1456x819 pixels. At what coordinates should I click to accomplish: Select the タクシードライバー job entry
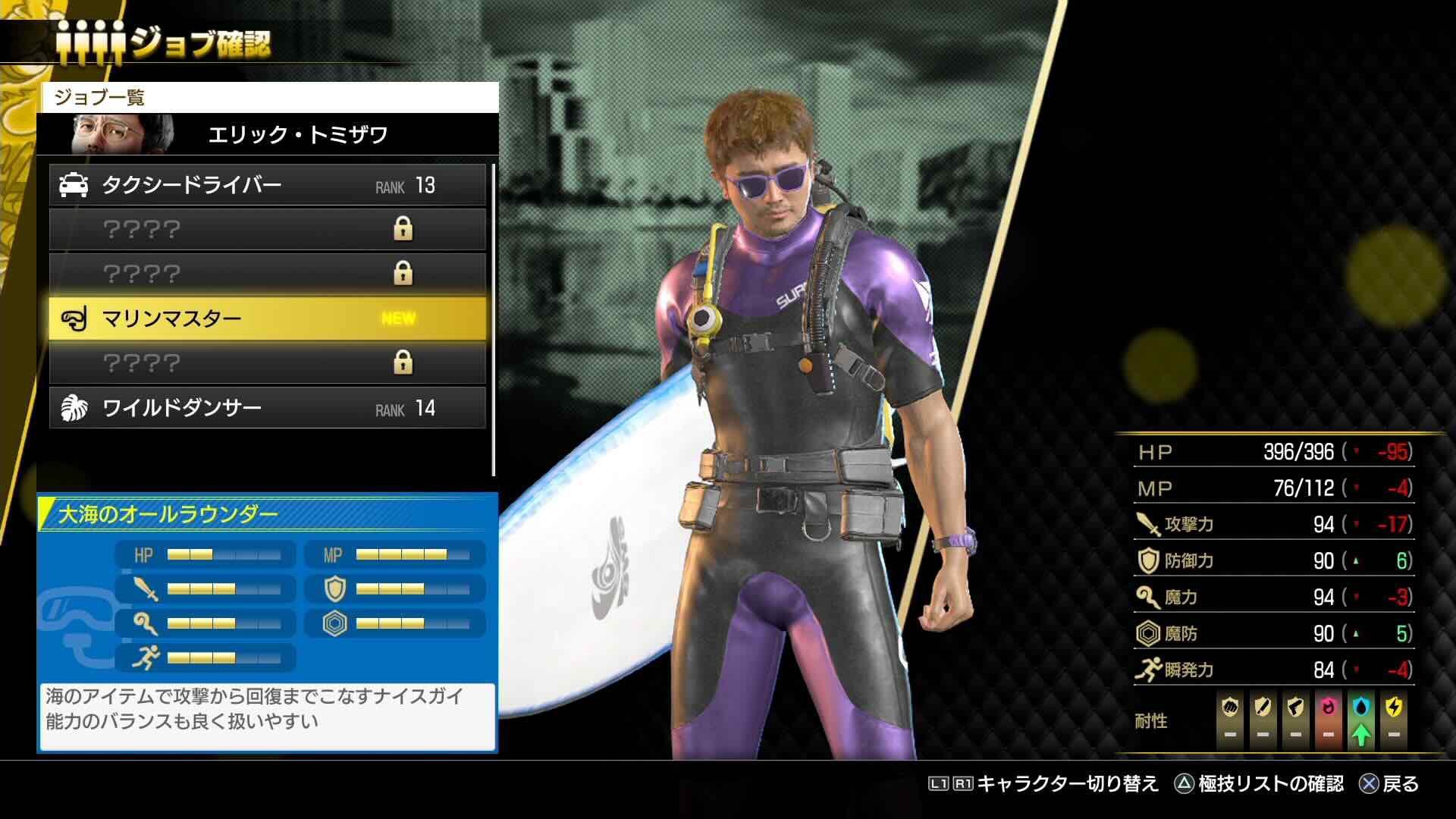(x=267, y=185)
